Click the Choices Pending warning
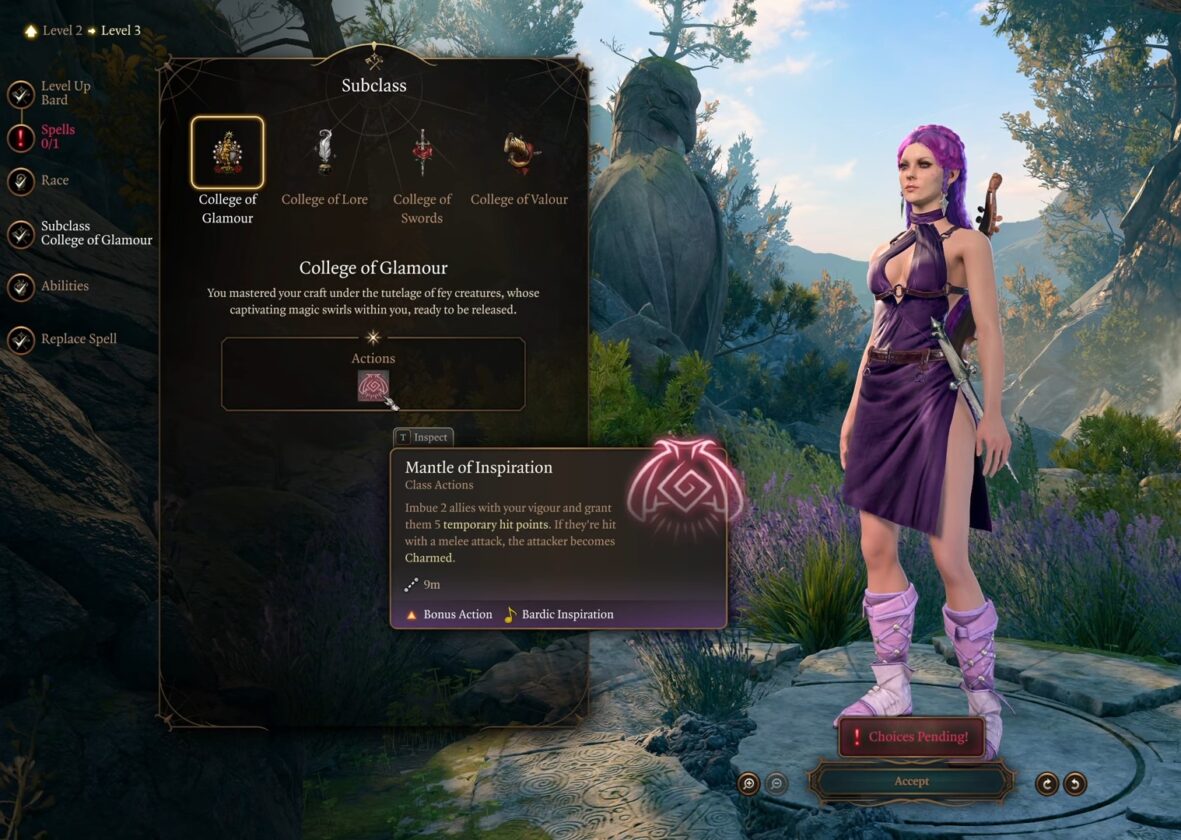1181x840 pixels. (x=911, y=737)
